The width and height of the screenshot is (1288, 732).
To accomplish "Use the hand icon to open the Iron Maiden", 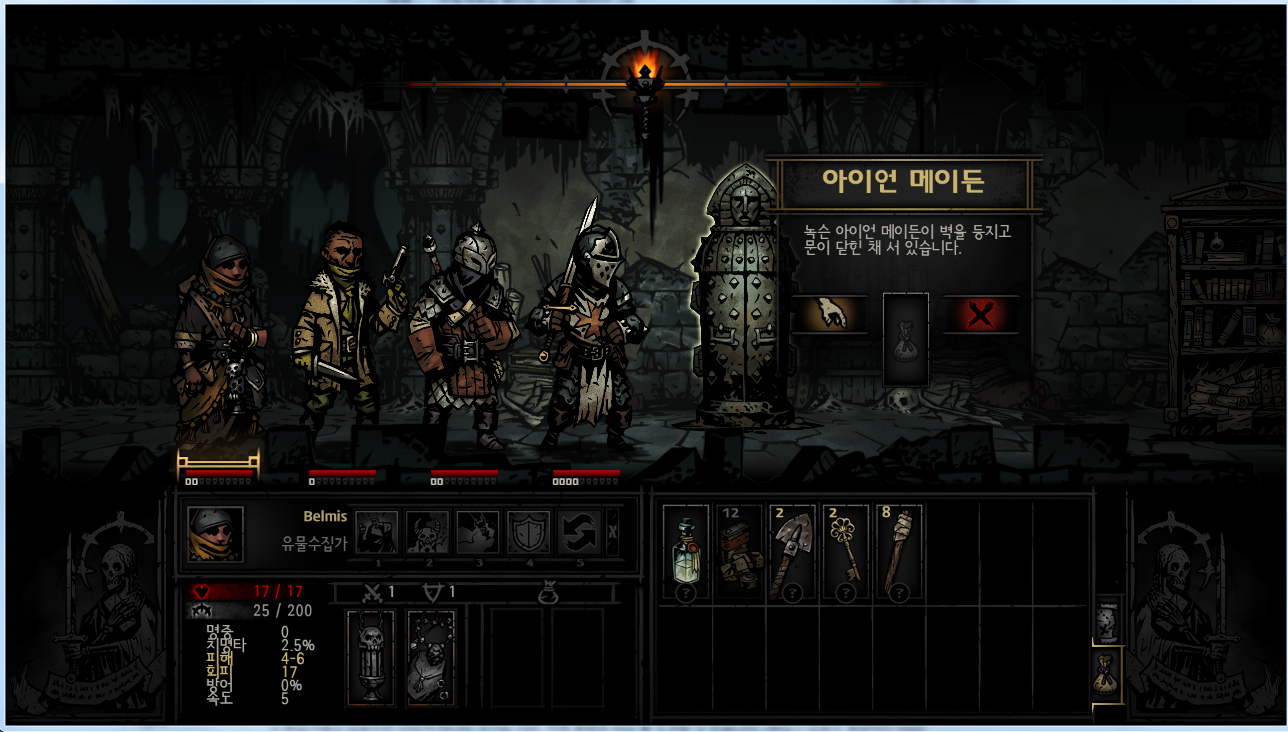I will 823,316.
